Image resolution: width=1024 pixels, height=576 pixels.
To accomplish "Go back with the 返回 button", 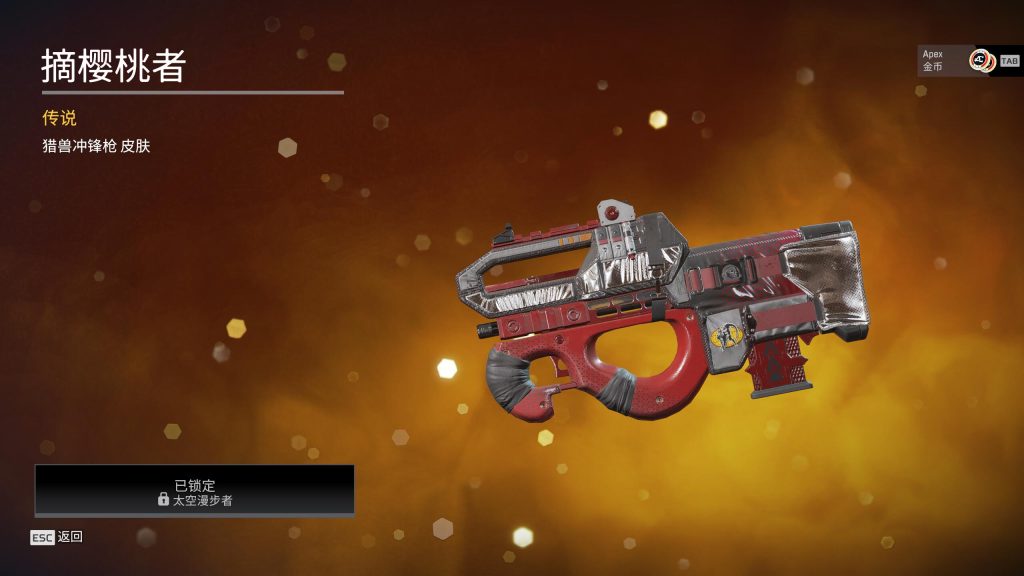I will pos(57,537).
